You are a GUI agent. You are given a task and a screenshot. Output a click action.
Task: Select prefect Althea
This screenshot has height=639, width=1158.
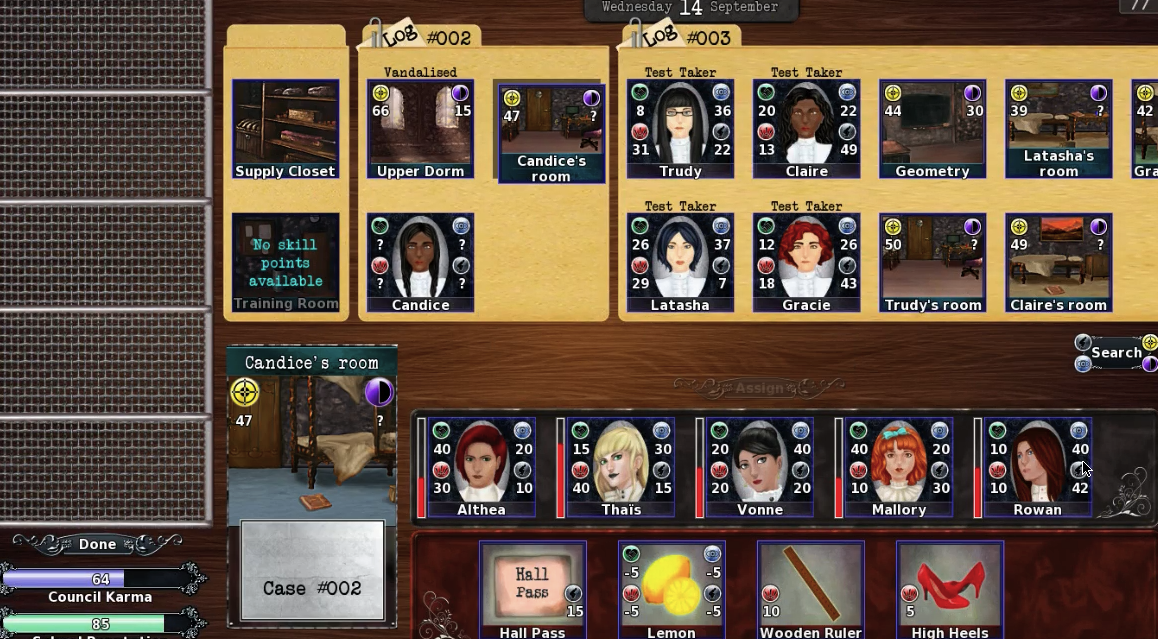[481, 467]
